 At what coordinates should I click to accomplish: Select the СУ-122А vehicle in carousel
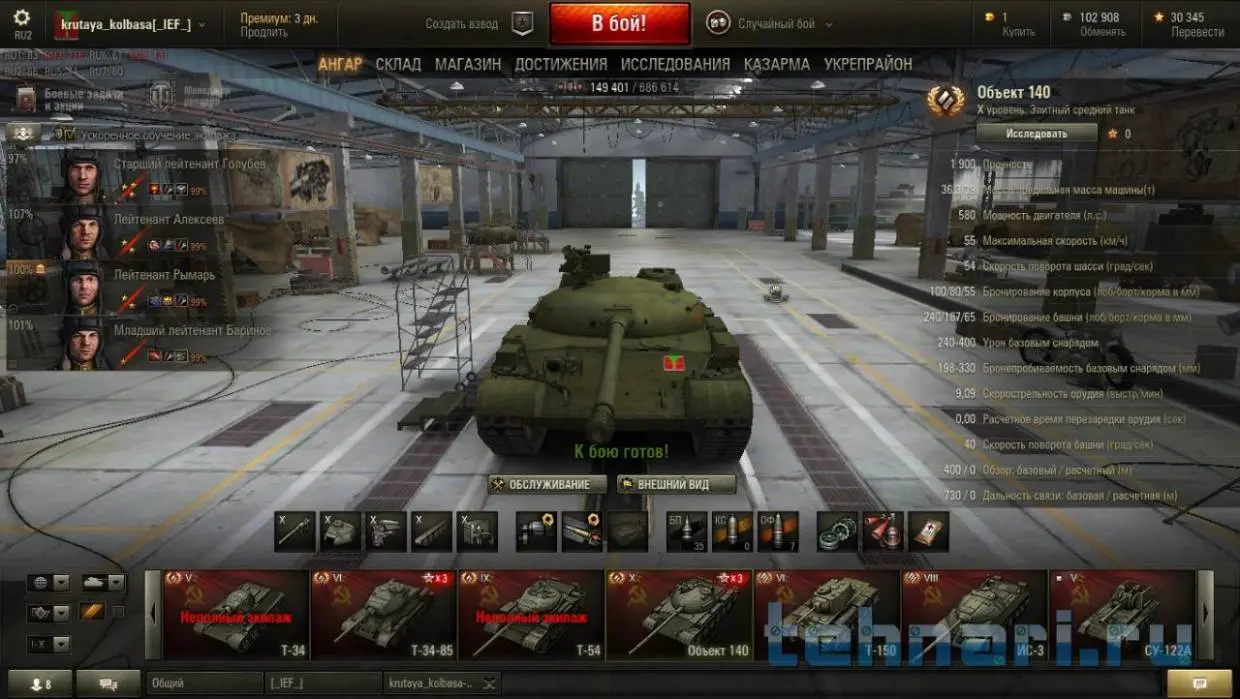1120,615
